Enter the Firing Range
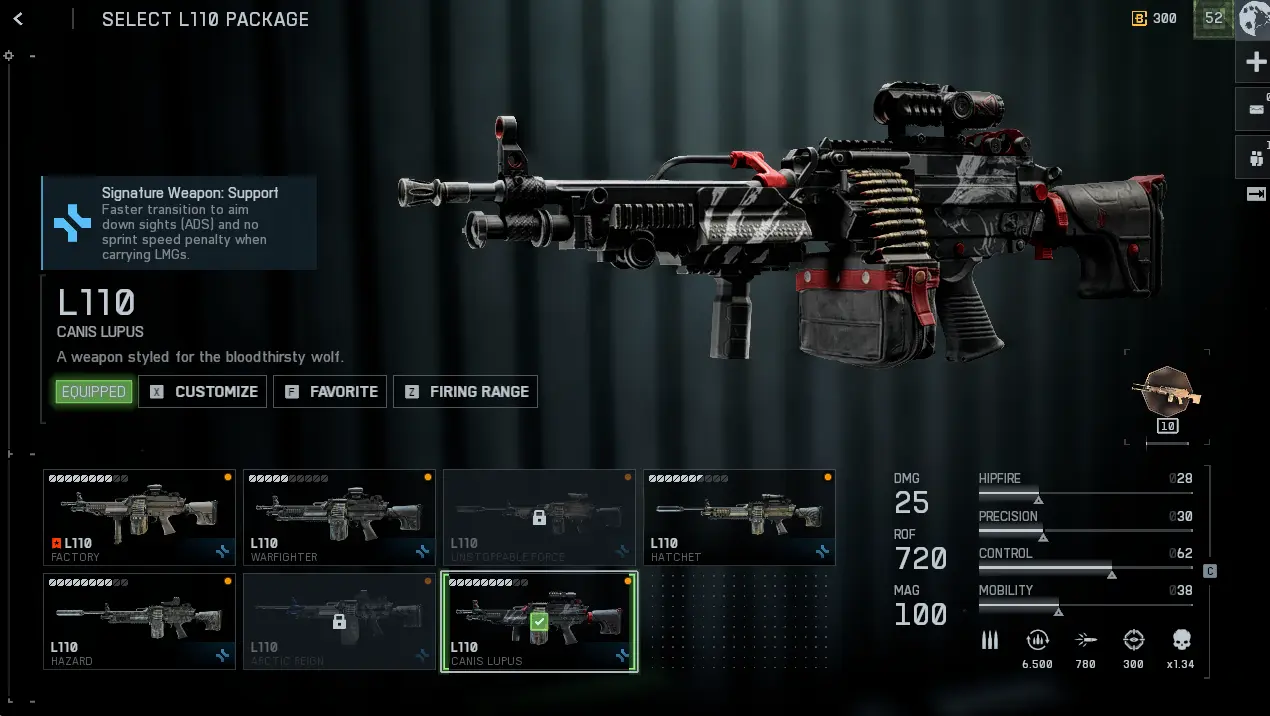Image resolution: width=1270 pixels, height=716 pixels. 465,392
